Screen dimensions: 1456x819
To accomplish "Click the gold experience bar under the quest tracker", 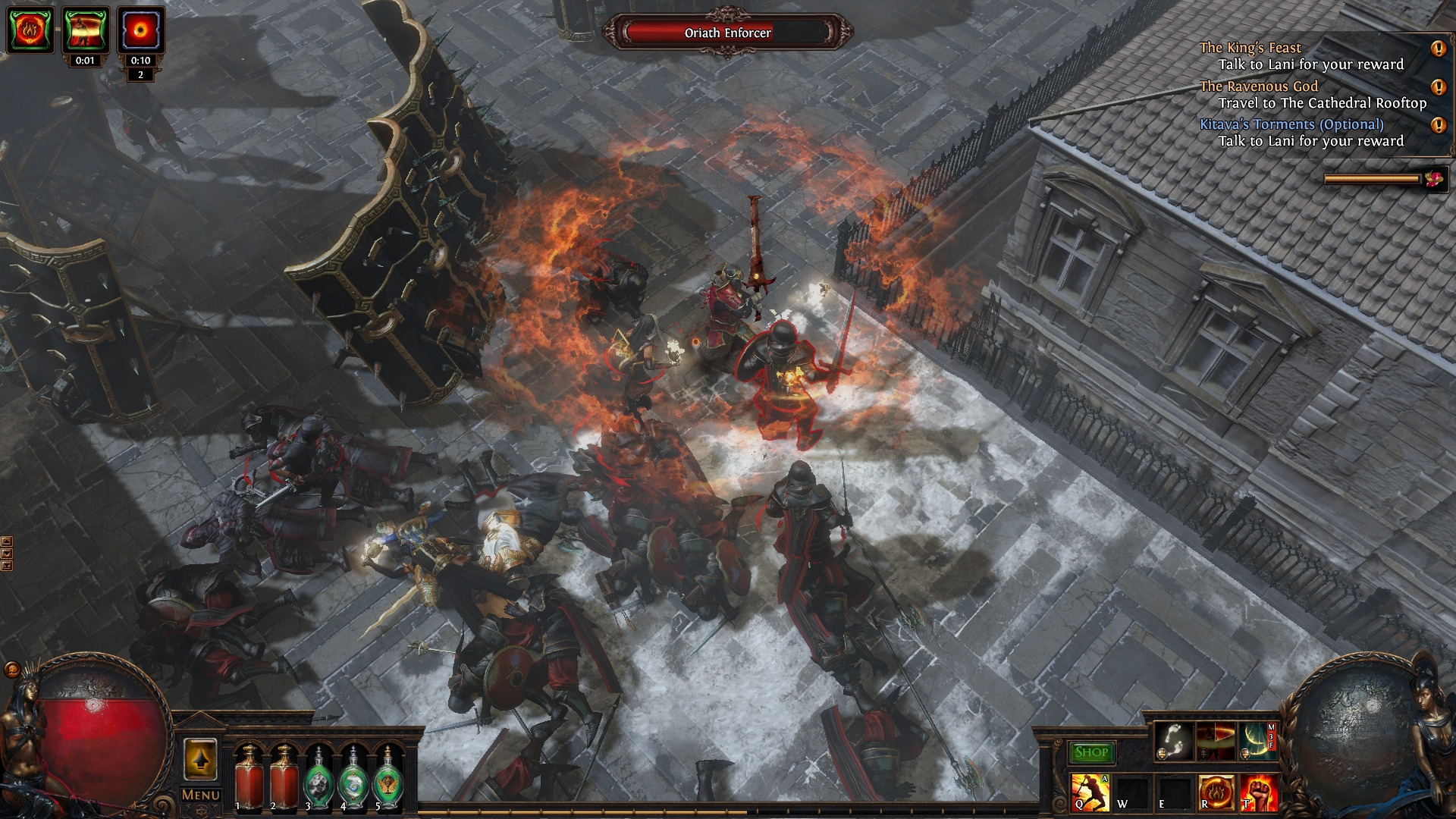I will tap(1373, 179).
